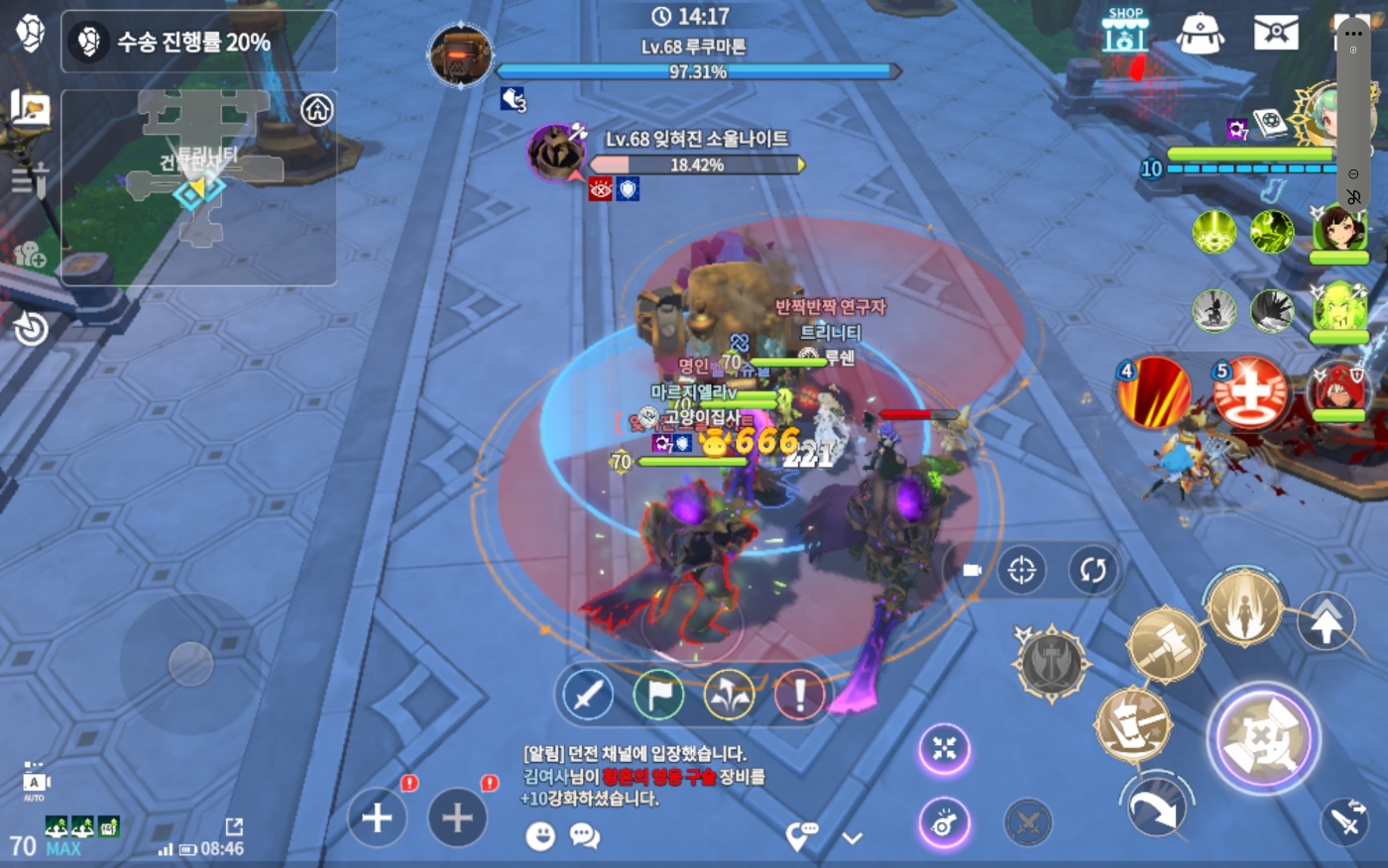Select the transport progress 20% tracker

[x=198, y=42]
